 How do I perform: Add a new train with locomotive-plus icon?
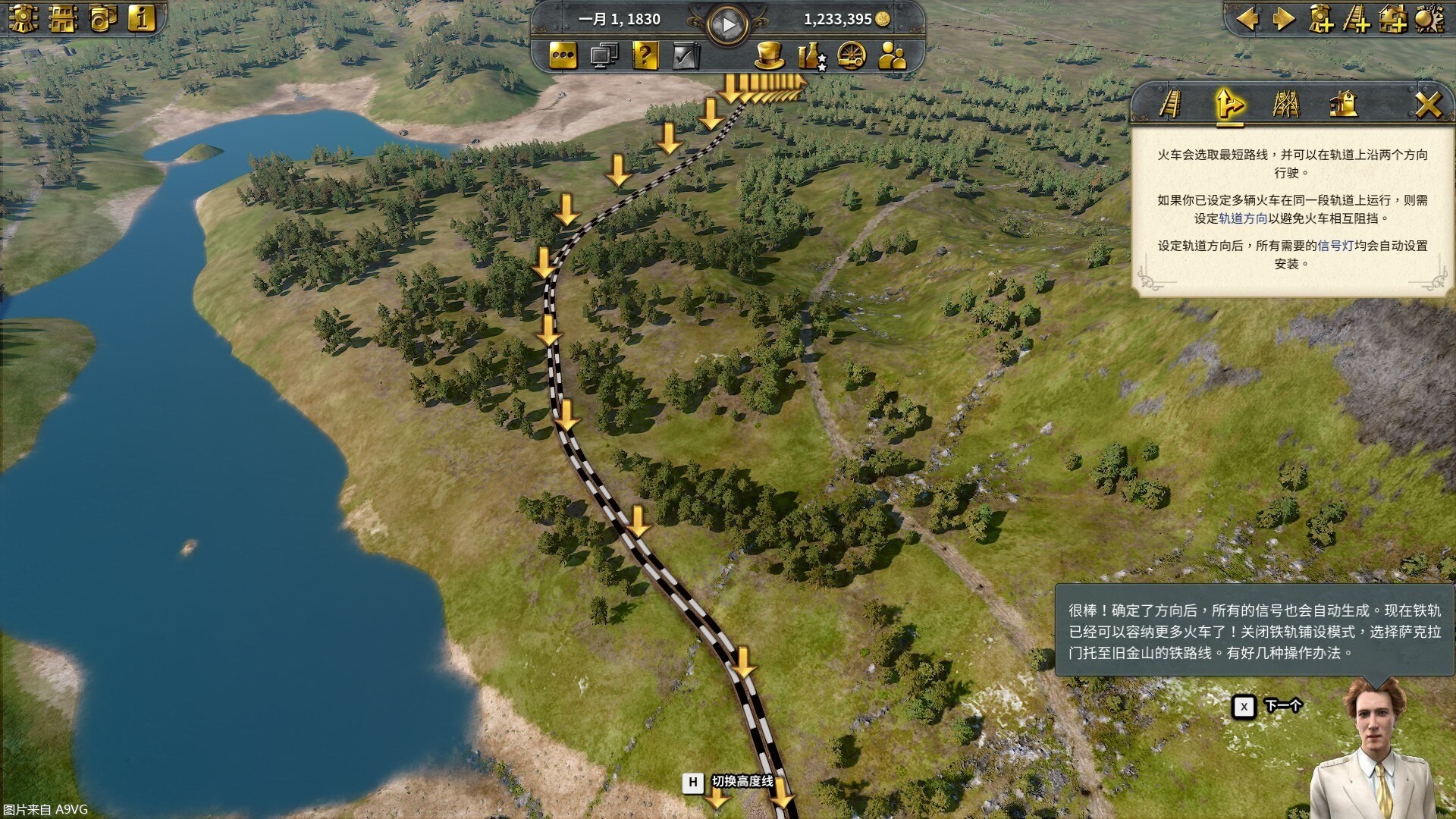pyautogui.click(x=1320, y=18)
